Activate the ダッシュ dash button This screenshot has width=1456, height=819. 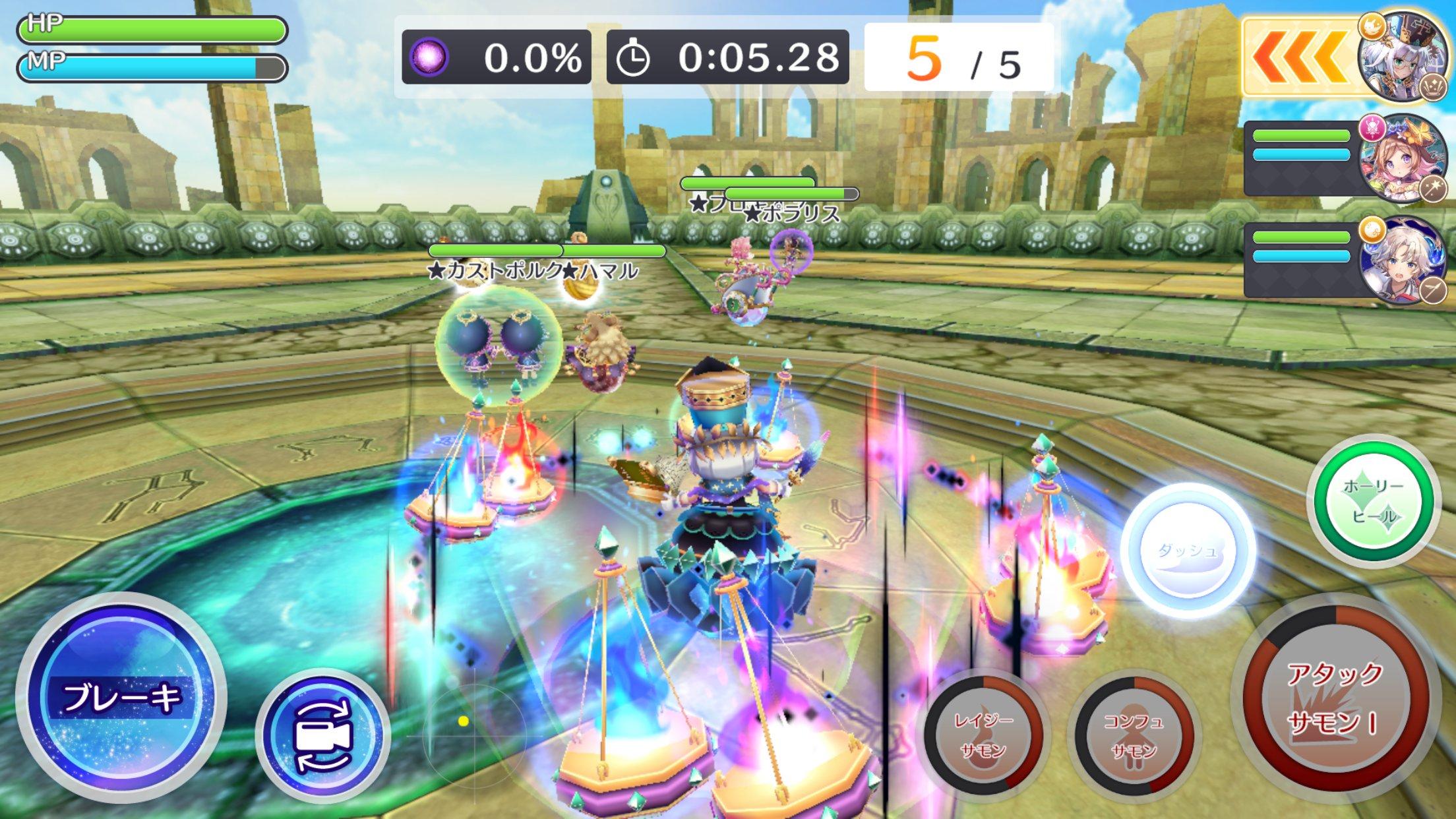1187,551
